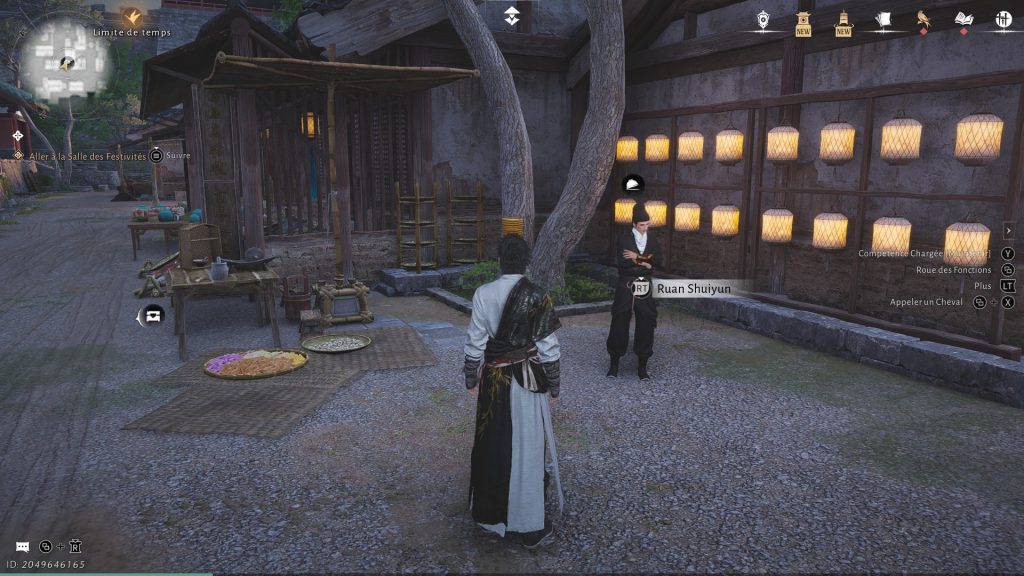The width and height of the screenshot is (1024, 576).
Task: Open the chat speech bubble icon
Action: pyautogui.click(x=22, y=547)
